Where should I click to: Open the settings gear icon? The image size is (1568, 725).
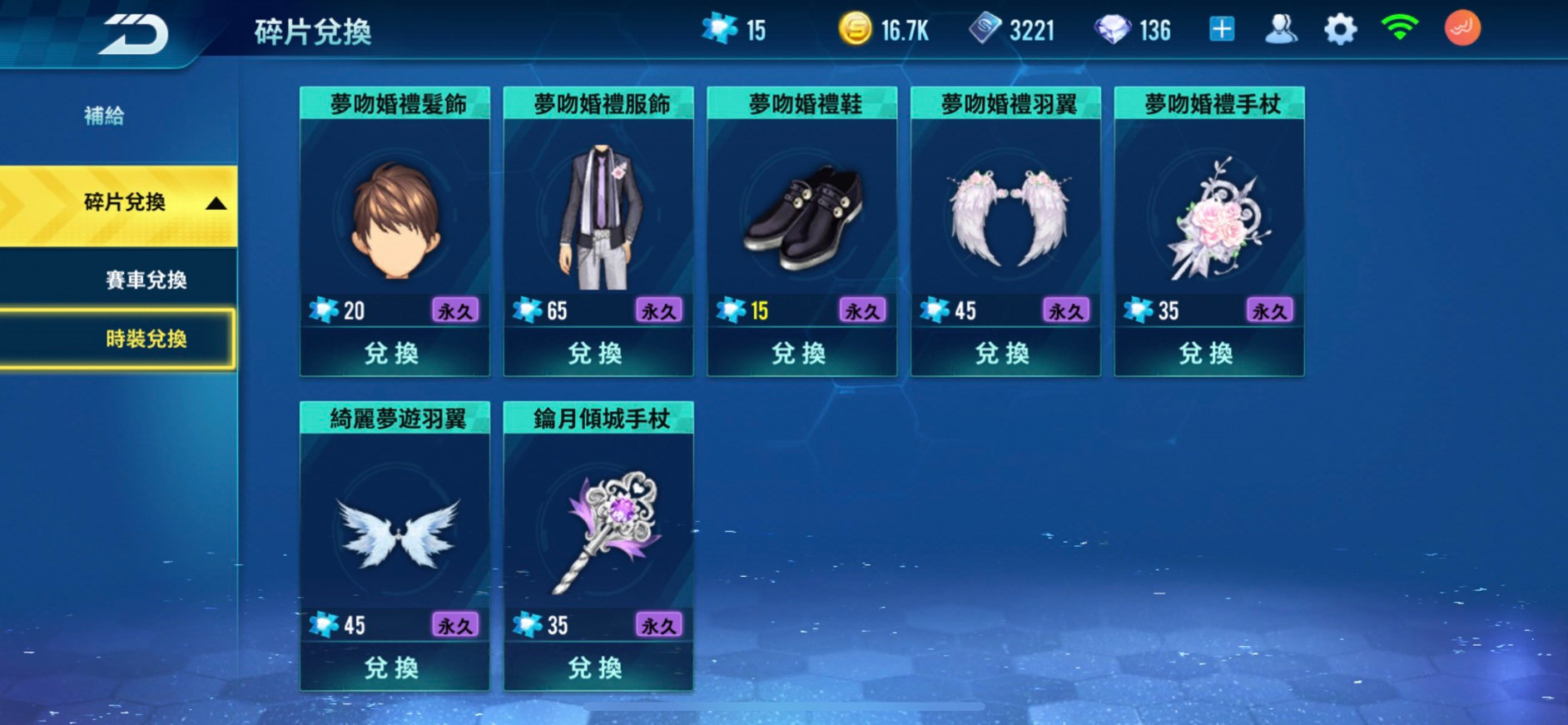1342,28
